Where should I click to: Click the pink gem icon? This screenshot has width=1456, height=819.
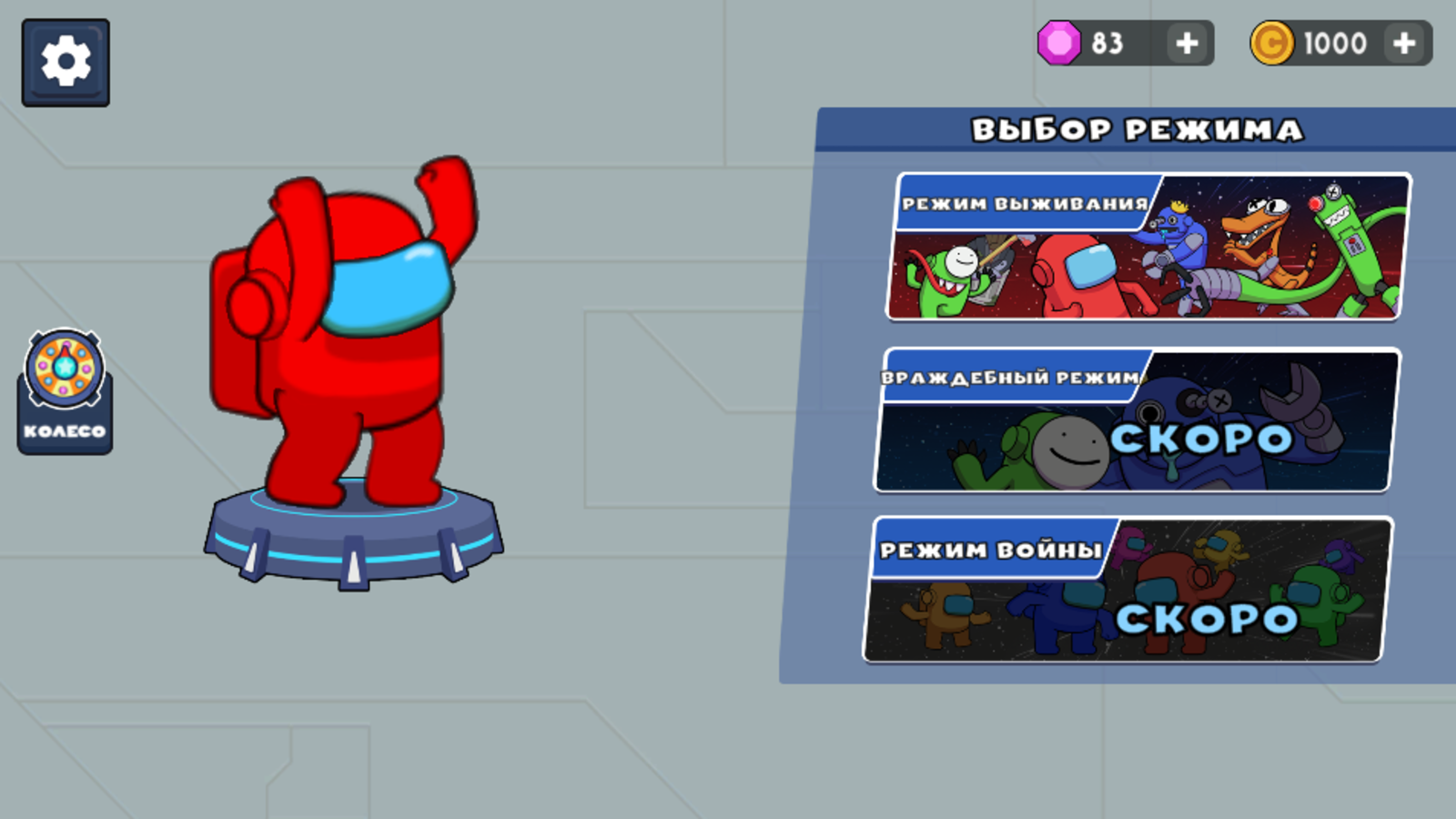[x=1058, y=43]
